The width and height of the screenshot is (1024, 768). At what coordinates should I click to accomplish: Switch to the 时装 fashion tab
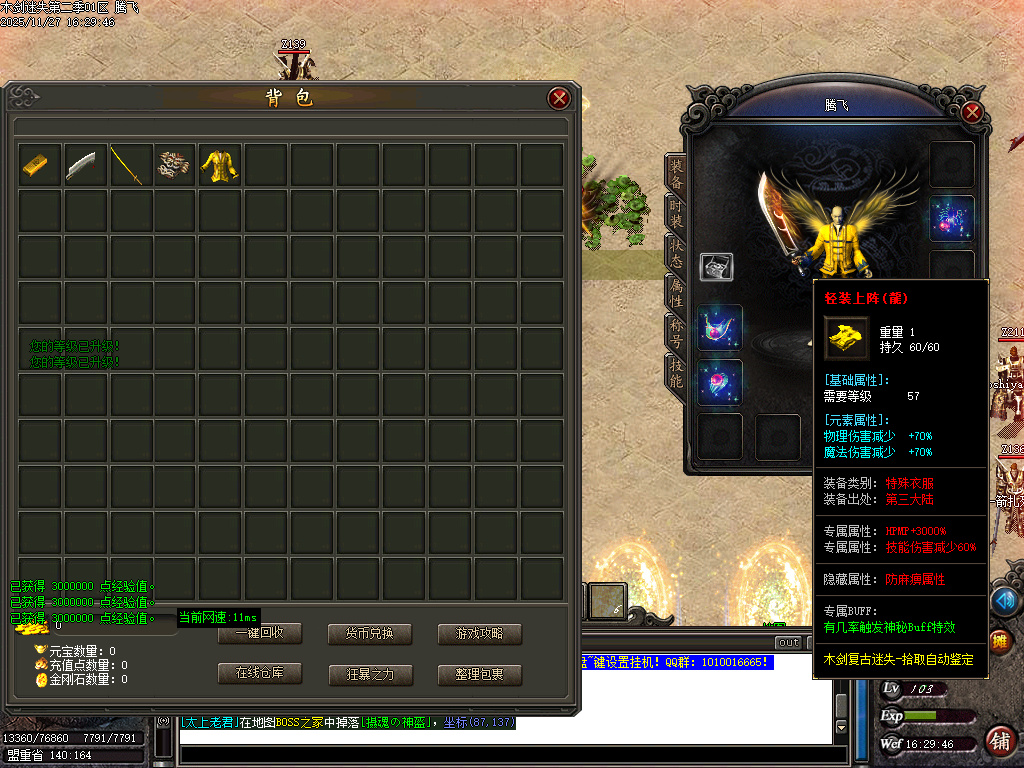[x=676, y=212]
